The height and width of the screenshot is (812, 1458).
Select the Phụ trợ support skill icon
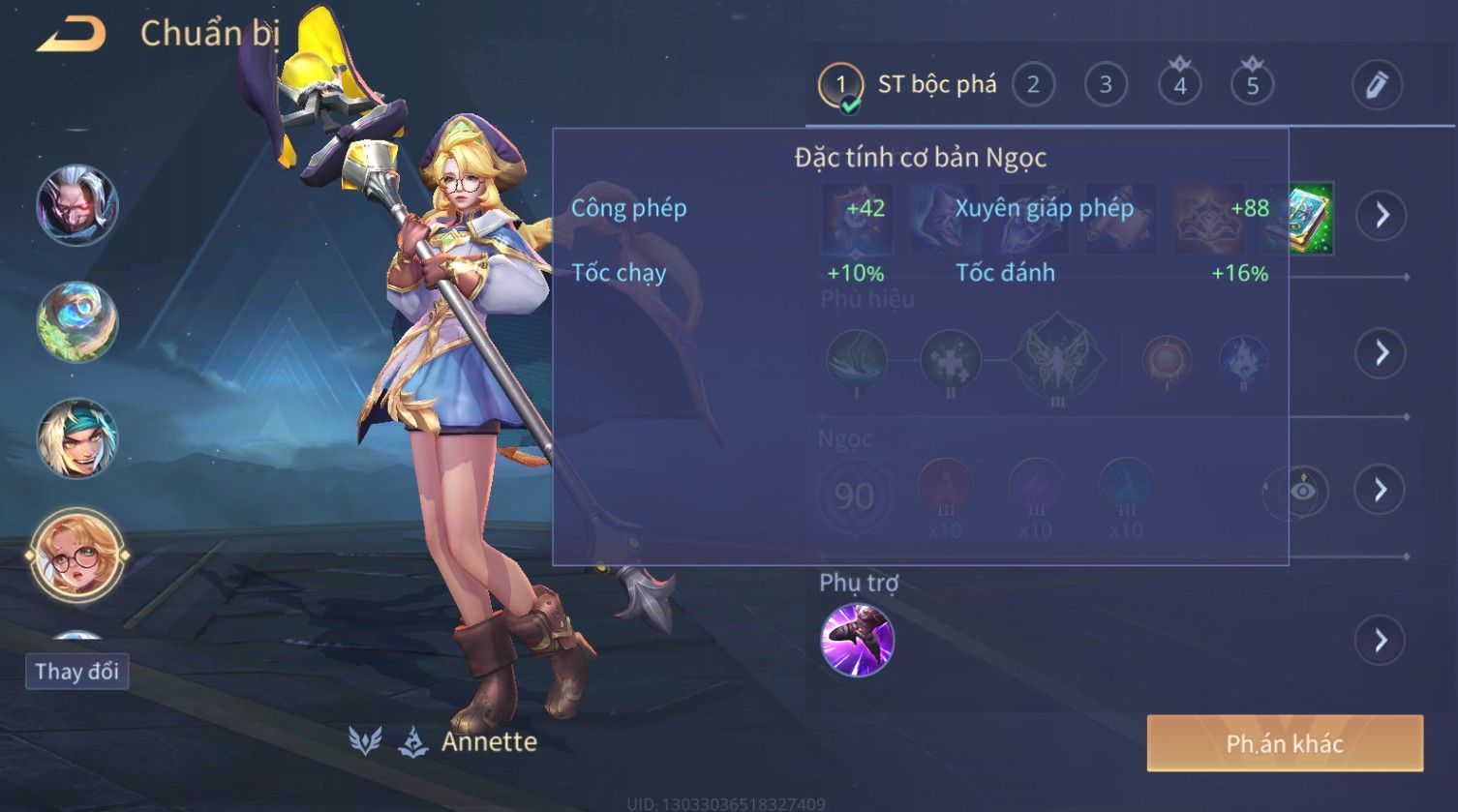857,640
